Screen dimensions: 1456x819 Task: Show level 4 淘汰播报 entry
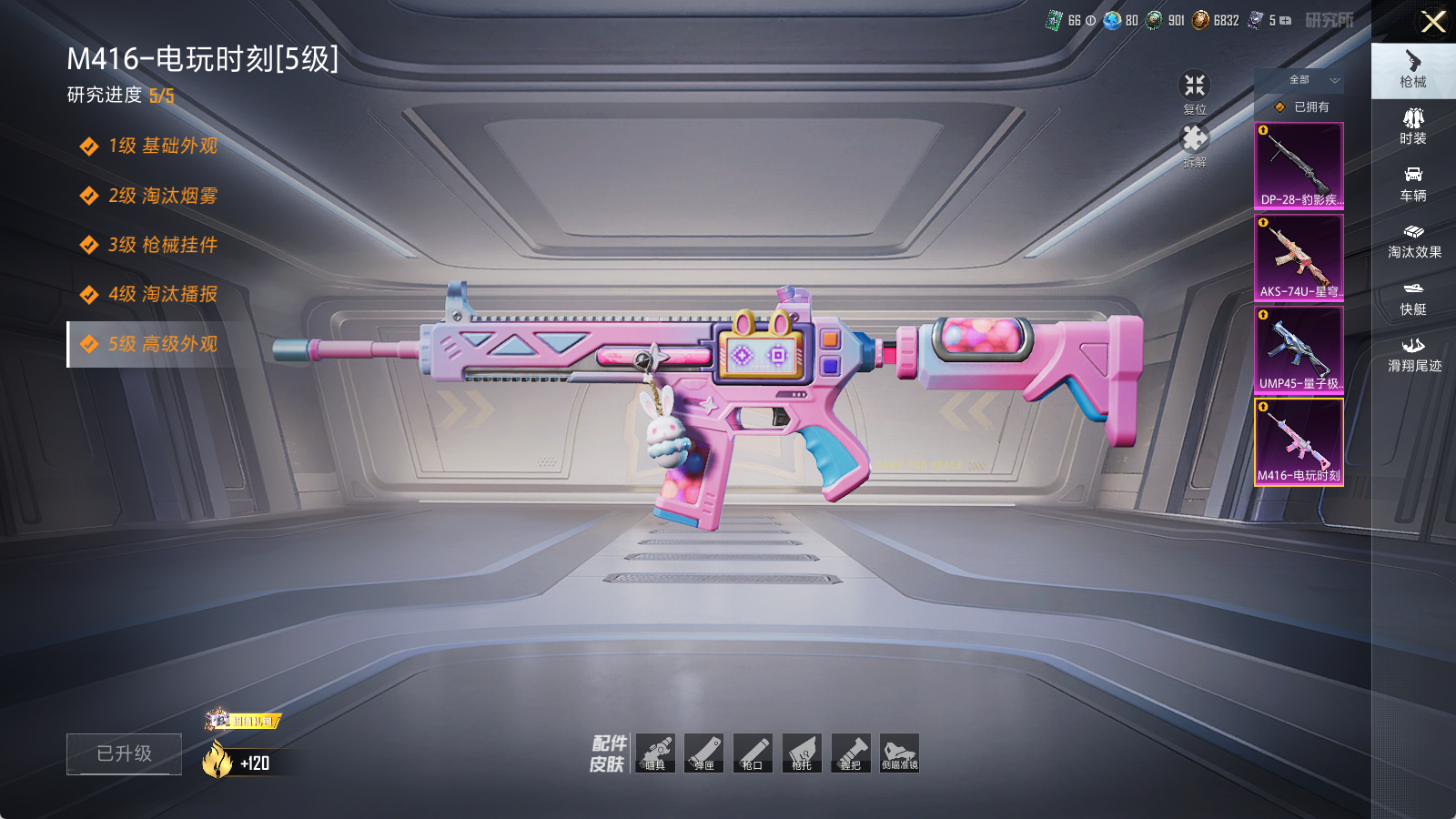pos(162,294)
